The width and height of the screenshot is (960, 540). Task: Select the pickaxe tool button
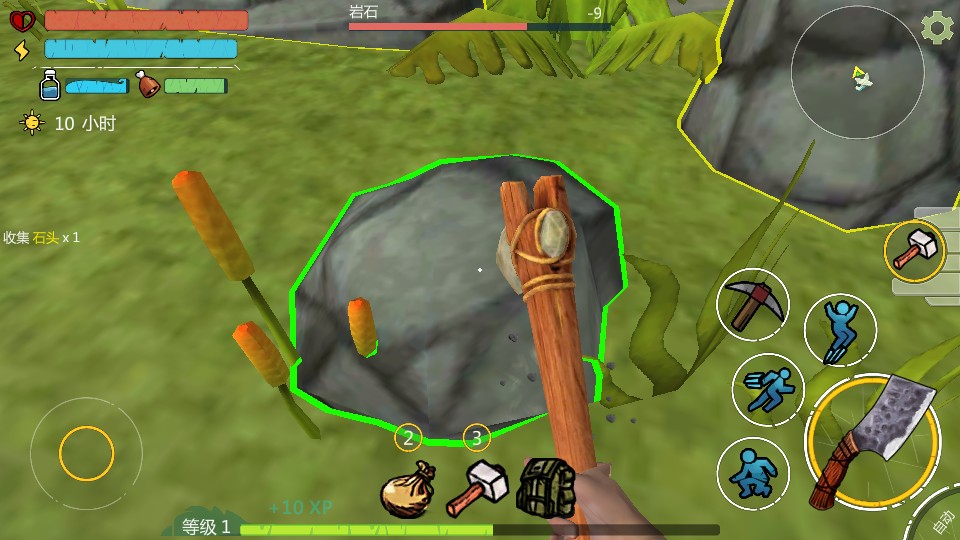click(753, 304)
